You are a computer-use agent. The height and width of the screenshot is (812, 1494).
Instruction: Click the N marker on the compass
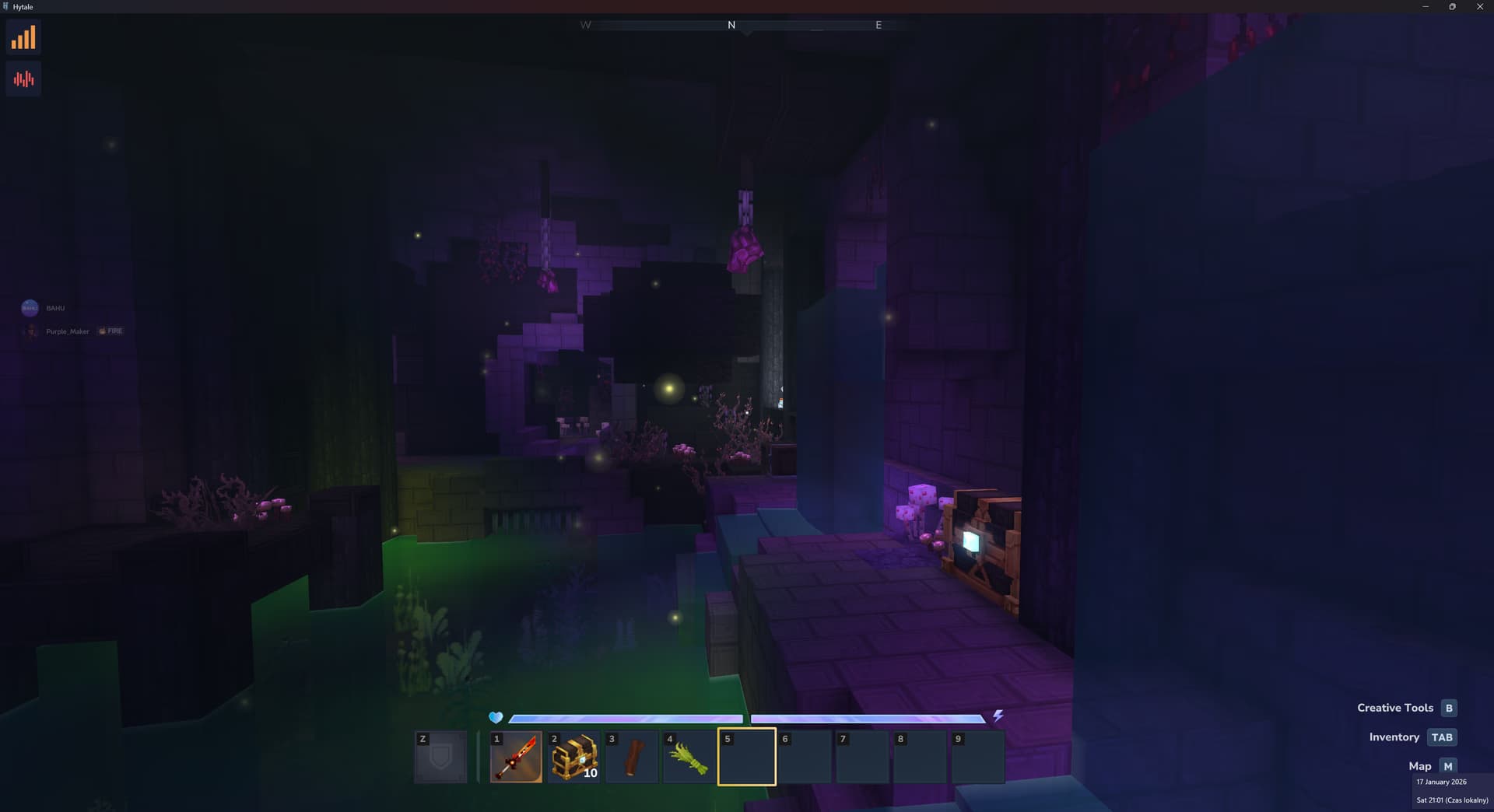coord(730,25)
